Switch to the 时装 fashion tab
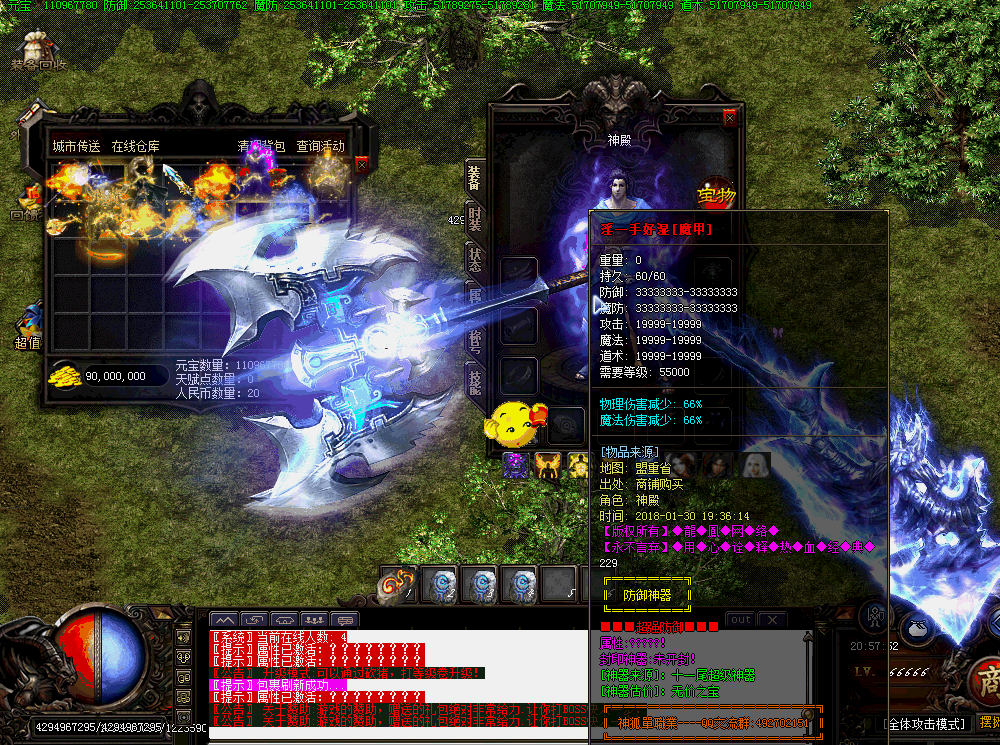The height and width of the screenshot is (745, 1000). click(x=475, y=218)
